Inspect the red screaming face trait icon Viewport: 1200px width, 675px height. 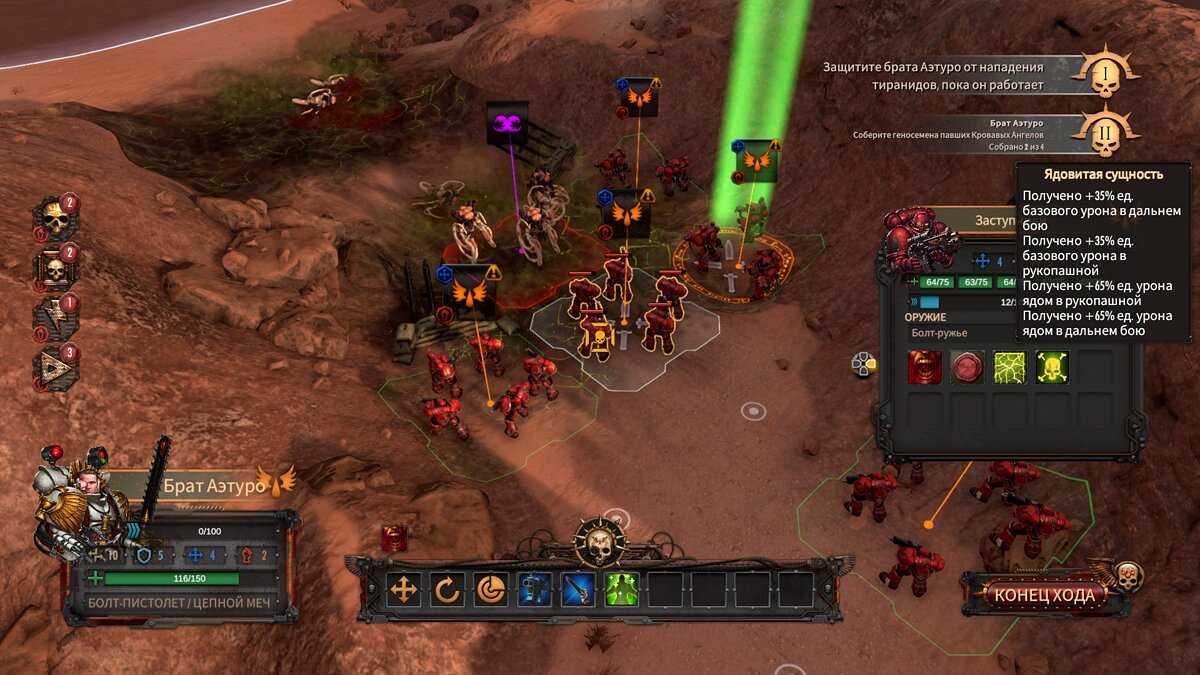pyautogui.click(x=925, y=368)
